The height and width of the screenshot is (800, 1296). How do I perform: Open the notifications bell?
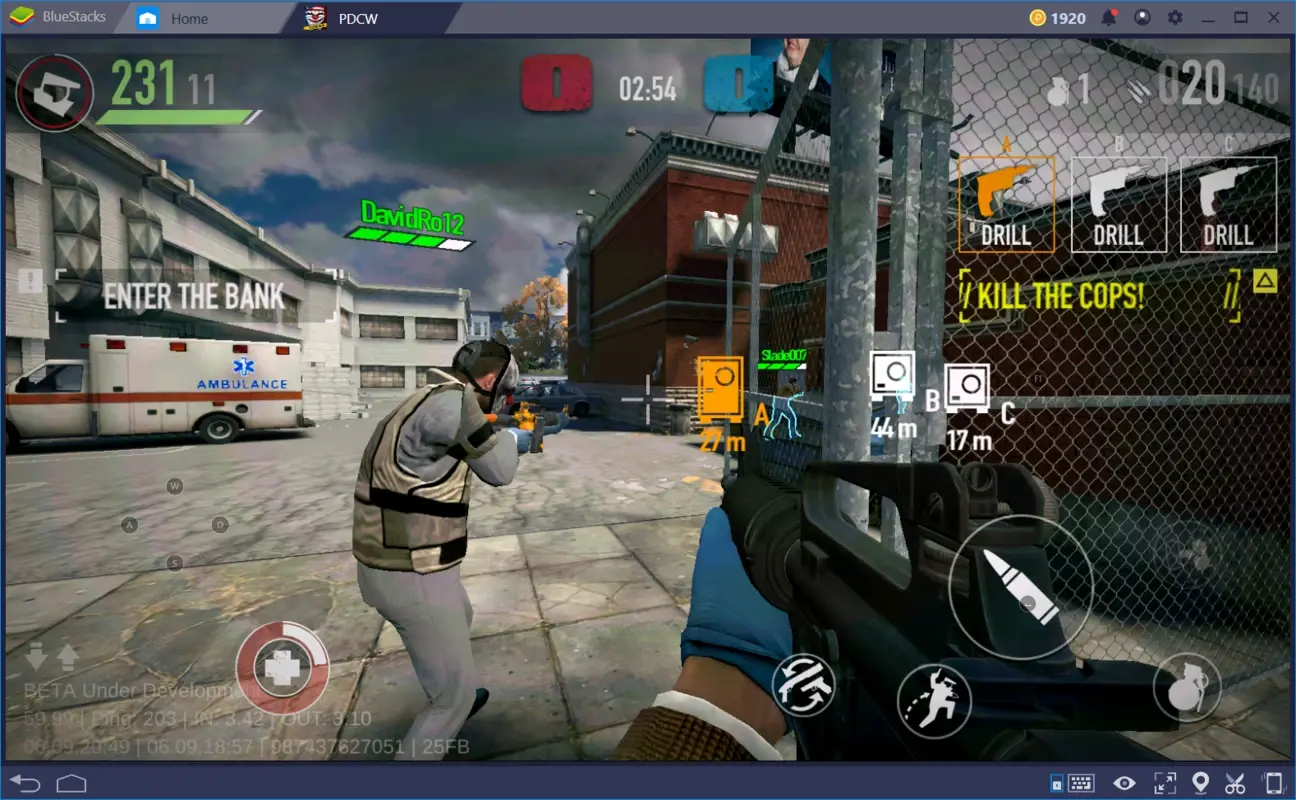pyautogui.click(x=1108, y=17)
